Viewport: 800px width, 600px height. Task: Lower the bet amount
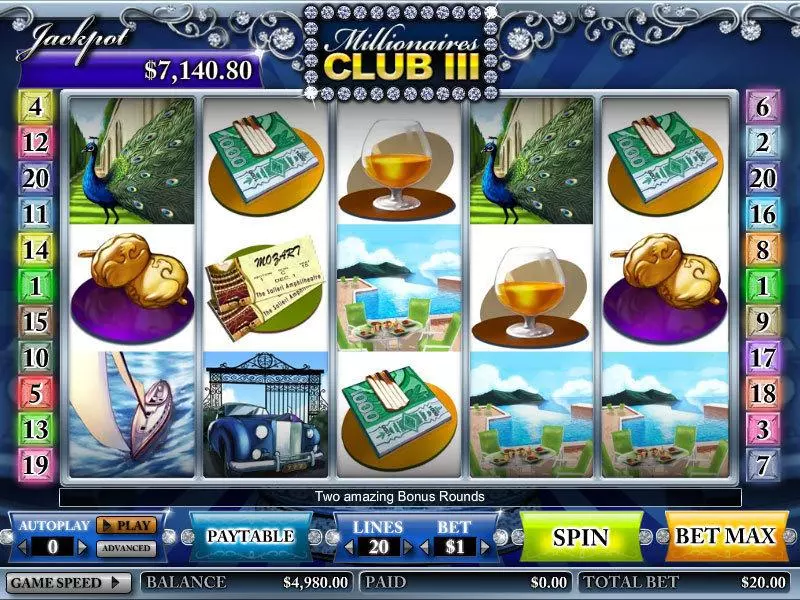click(423, 547)
